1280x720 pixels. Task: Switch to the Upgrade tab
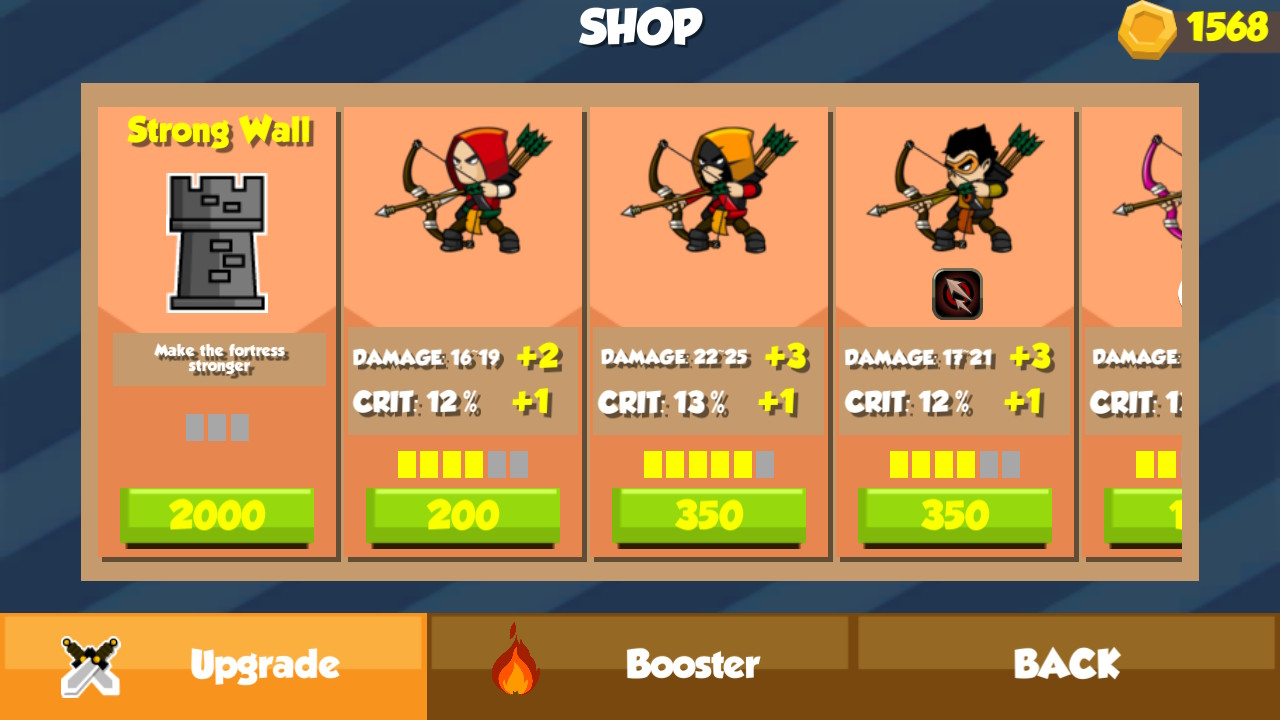213,663
